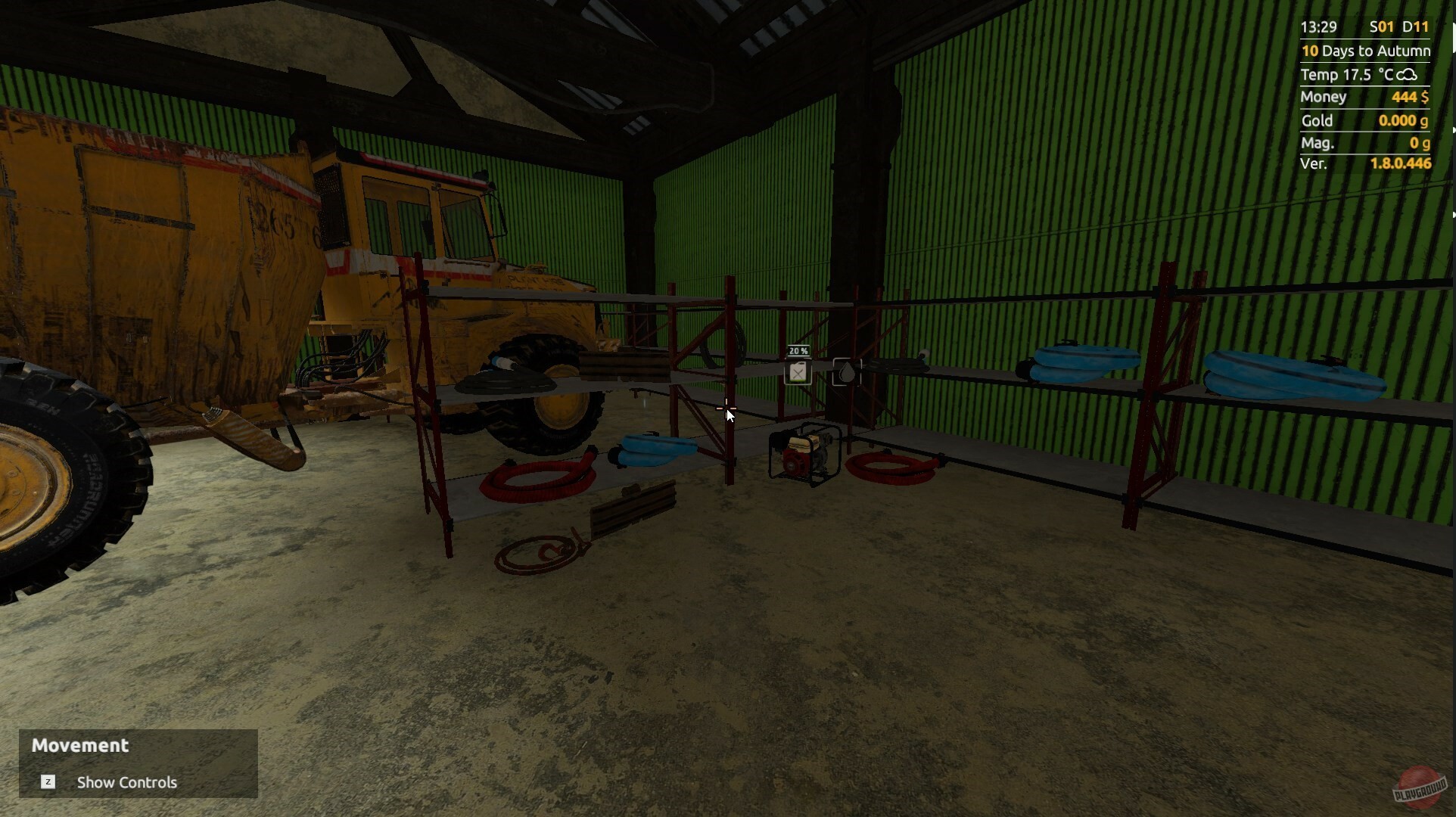Click the water droplet interaction icon
1456x817 pixels.
847,371
